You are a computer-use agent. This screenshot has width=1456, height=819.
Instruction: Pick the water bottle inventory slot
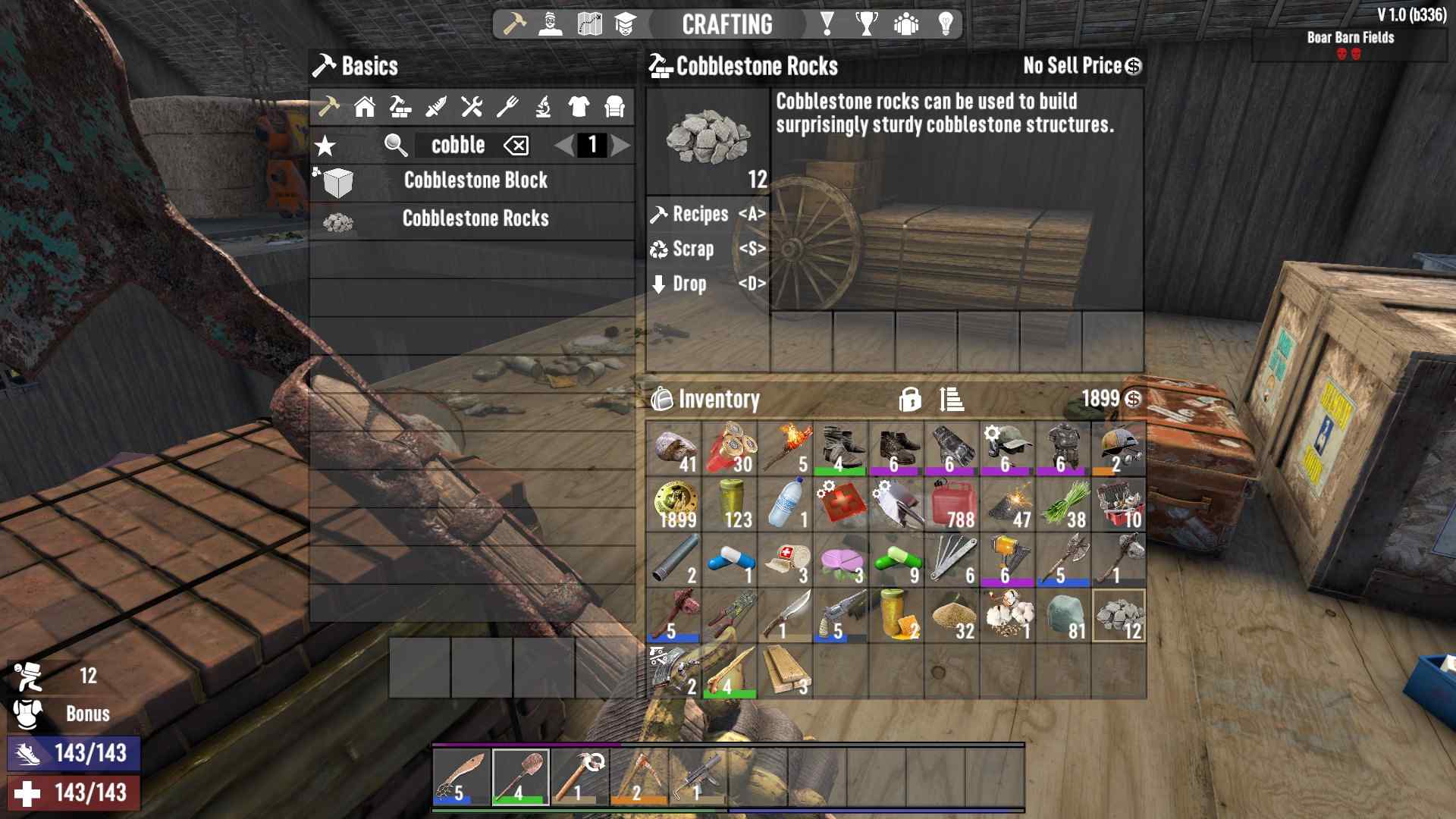click(x=785, y=505)
